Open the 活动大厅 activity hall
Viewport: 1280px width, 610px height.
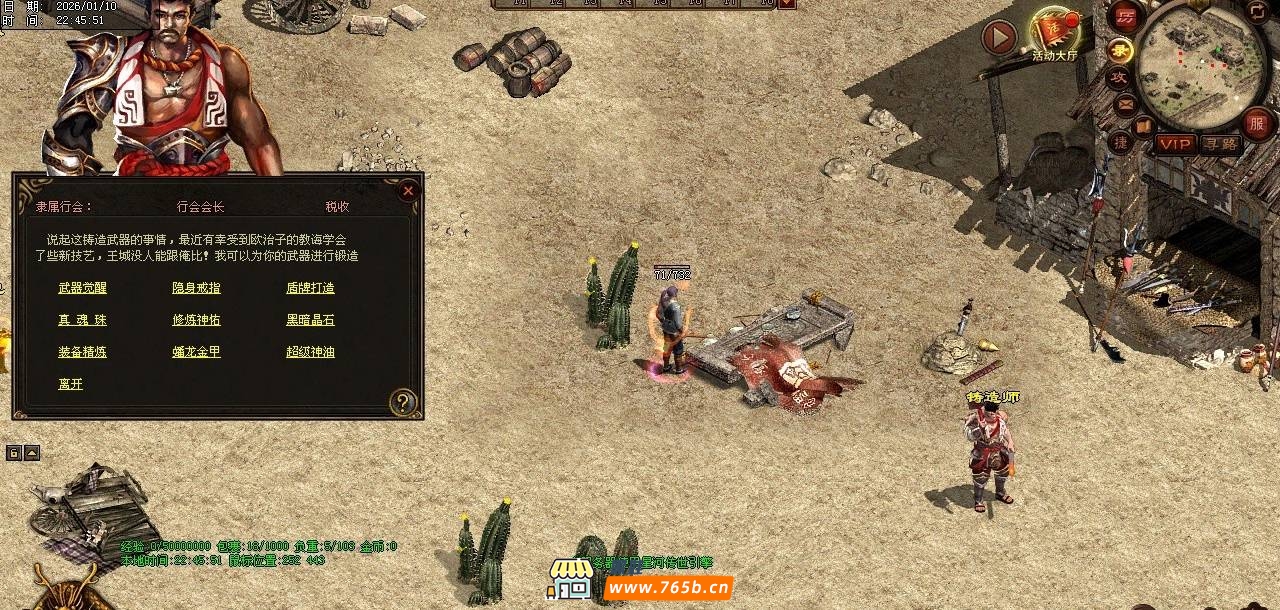click(x=1054, y=35)
